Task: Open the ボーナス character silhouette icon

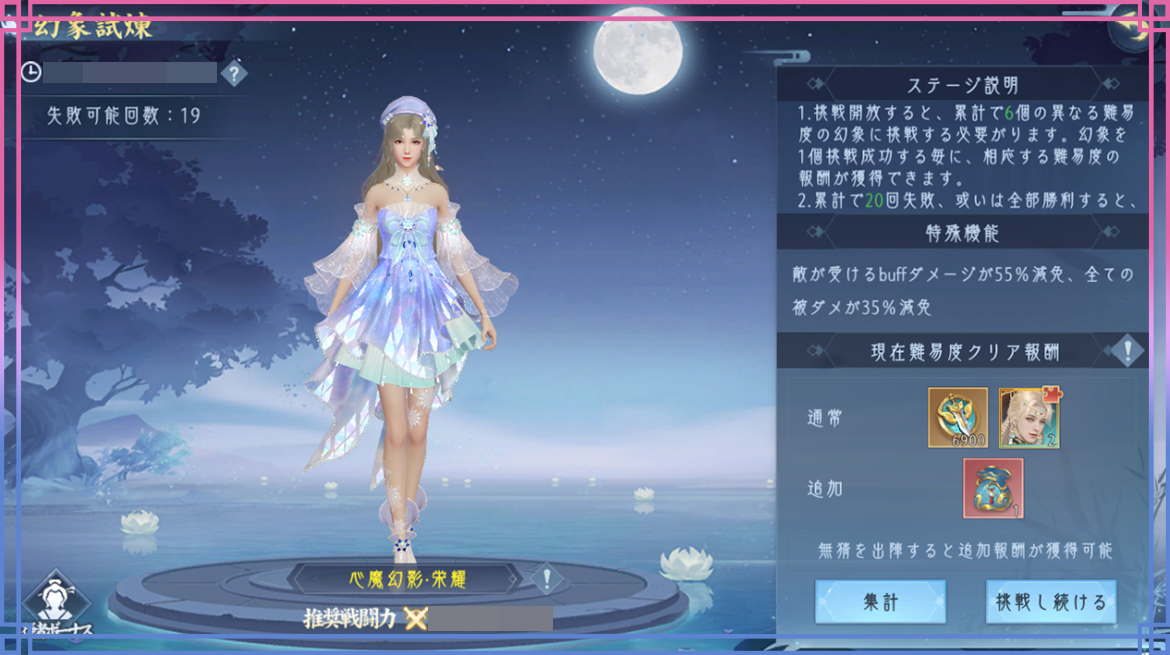Action: (x=56, y=602)
